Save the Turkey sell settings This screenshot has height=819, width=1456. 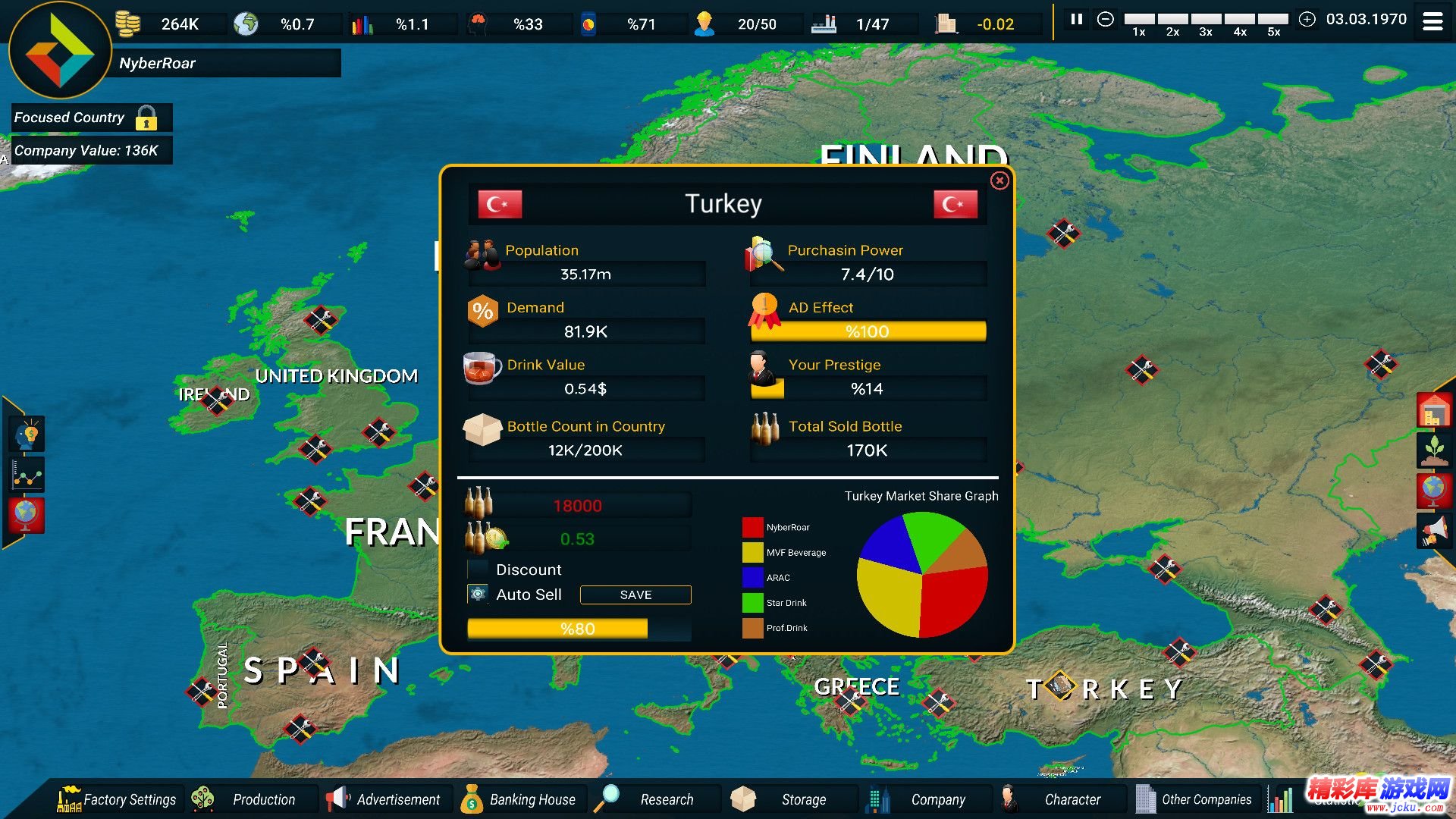coord(635,595)
